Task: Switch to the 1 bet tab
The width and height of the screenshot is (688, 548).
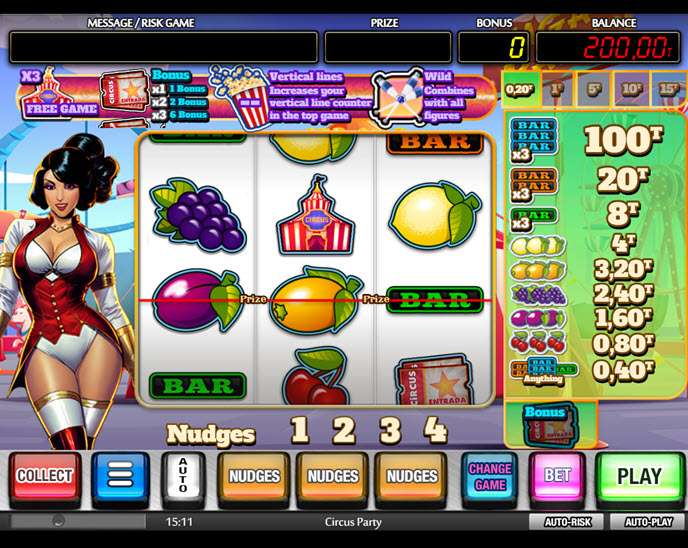Action: coord(557,87)
